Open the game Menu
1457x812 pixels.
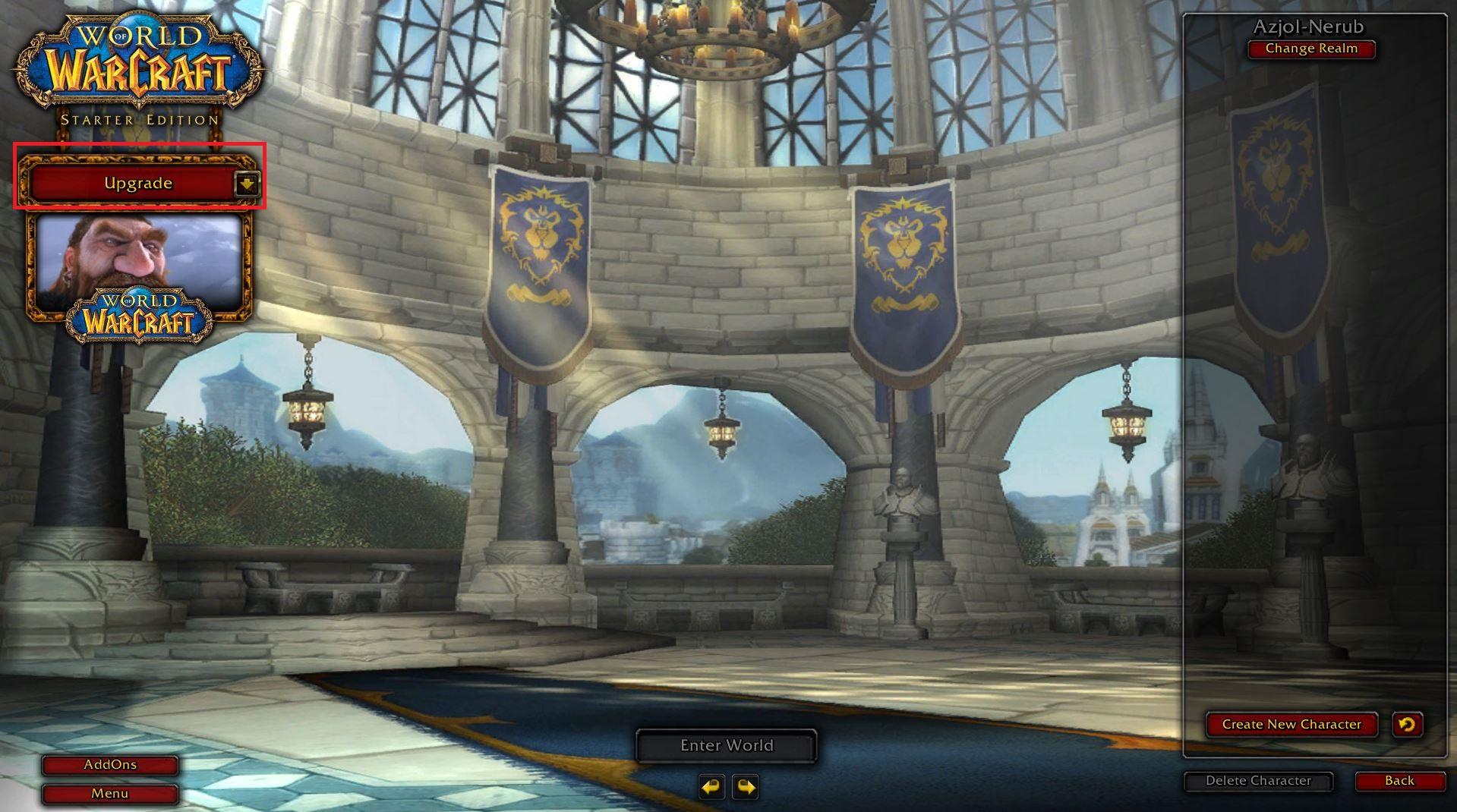pos(110,794)
